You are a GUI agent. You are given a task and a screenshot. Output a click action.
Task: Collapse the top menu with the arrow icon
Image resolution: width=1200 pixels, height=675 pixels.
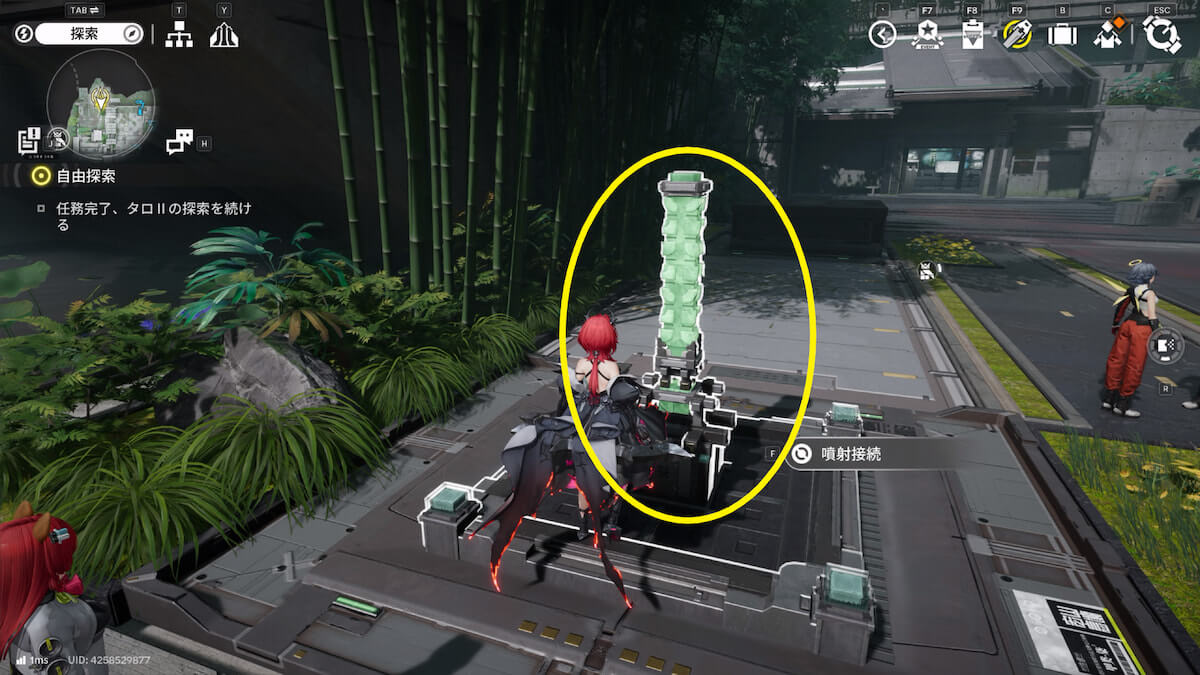coord(882,35)
